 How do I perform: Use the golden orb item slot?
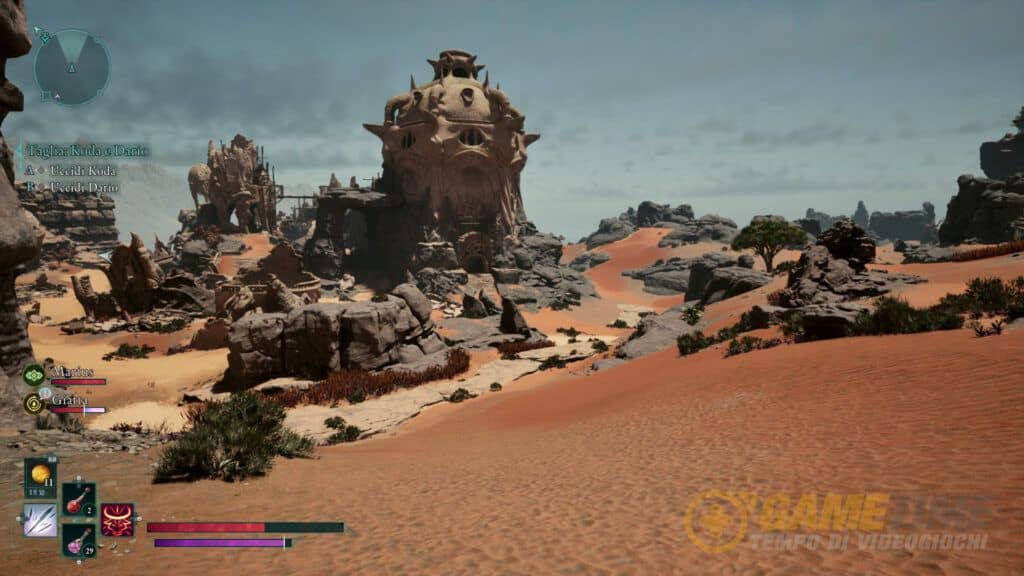pos(41,477)
